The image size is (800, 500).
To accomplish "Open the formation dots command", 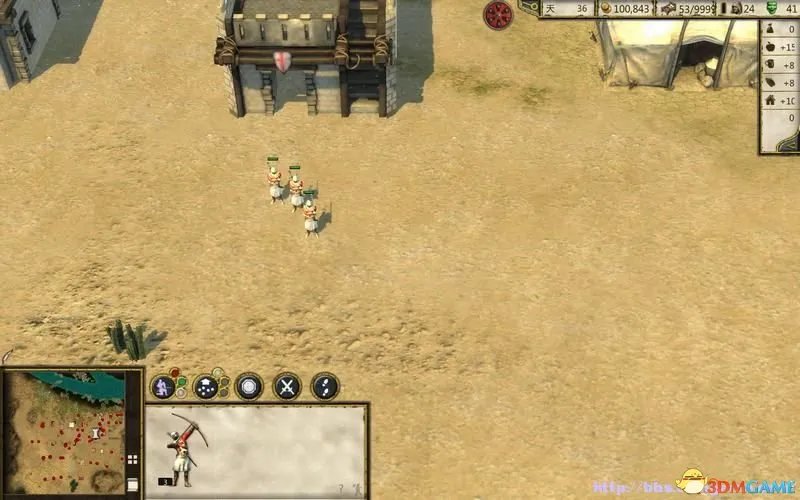I will [207, 386].
